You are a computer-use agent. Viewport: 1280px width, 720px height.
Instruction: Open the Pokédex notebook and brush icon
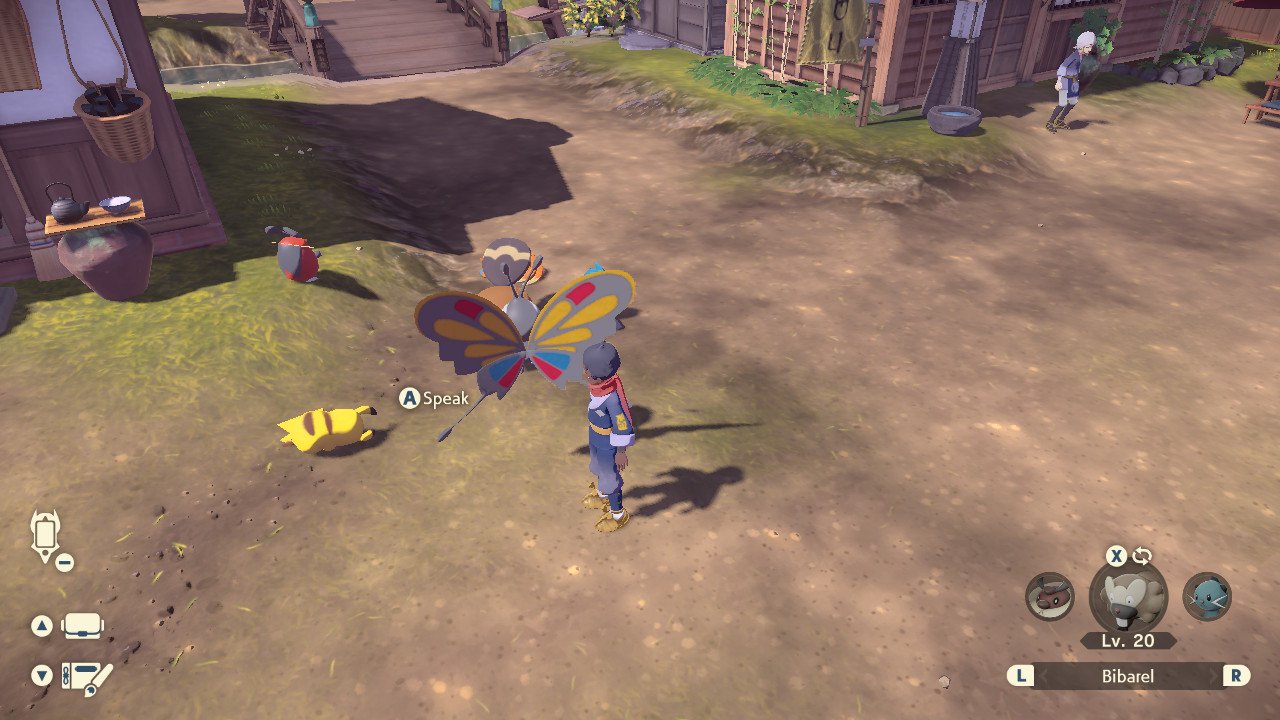[87, 677]
